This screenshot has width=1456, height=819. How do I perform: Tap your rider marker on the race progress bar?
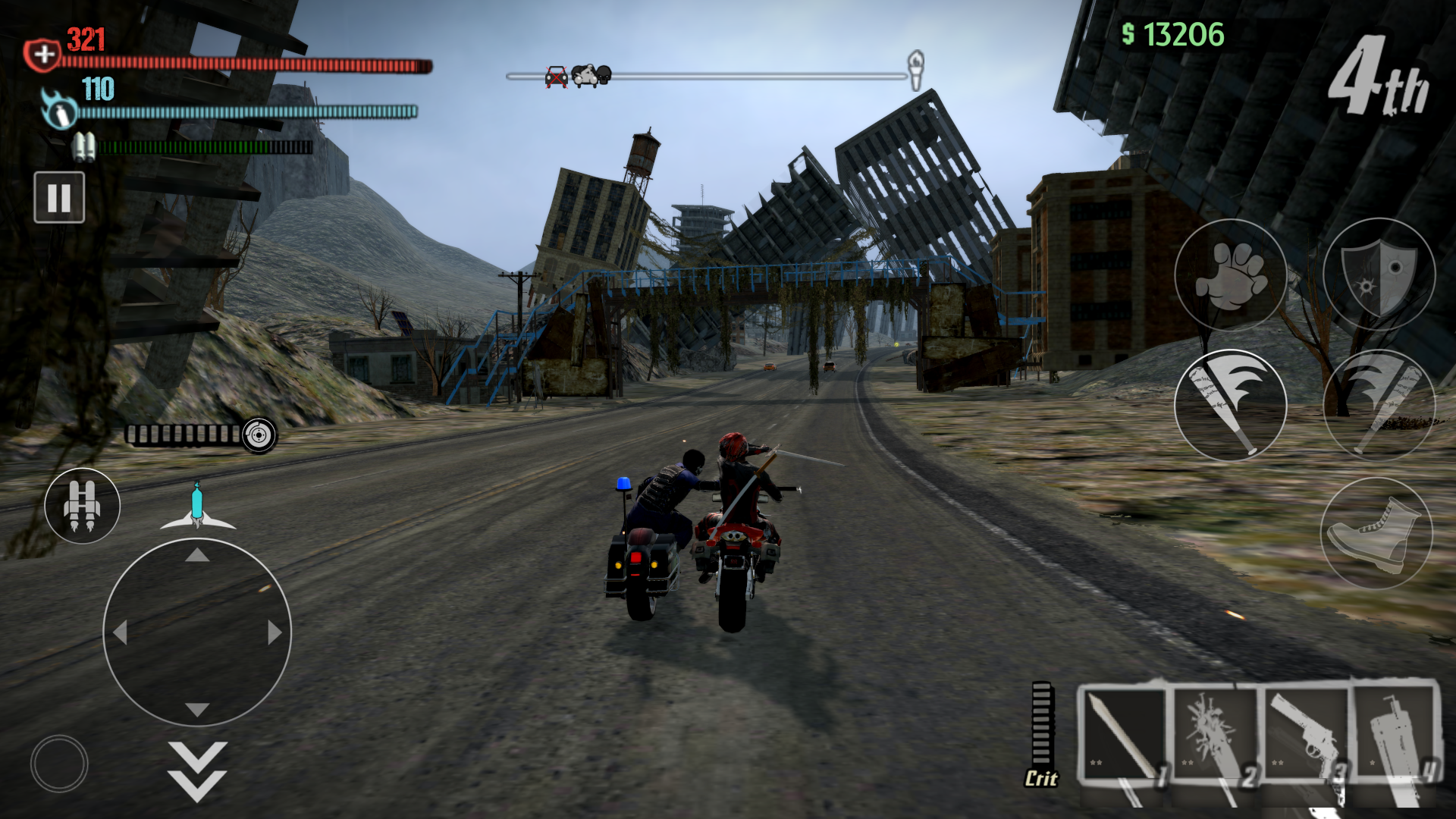(x=584, y=76)
